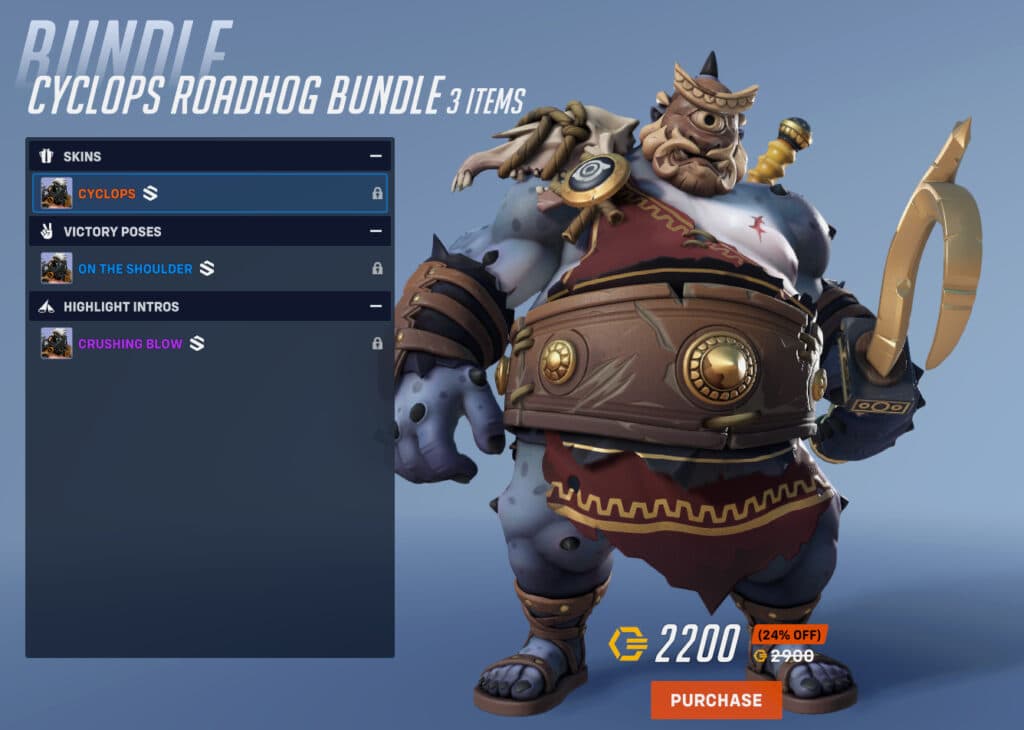Choose the On The Shoulder victory pose
Viewport: 1024px width, 730px height.
tap(209, 268)
